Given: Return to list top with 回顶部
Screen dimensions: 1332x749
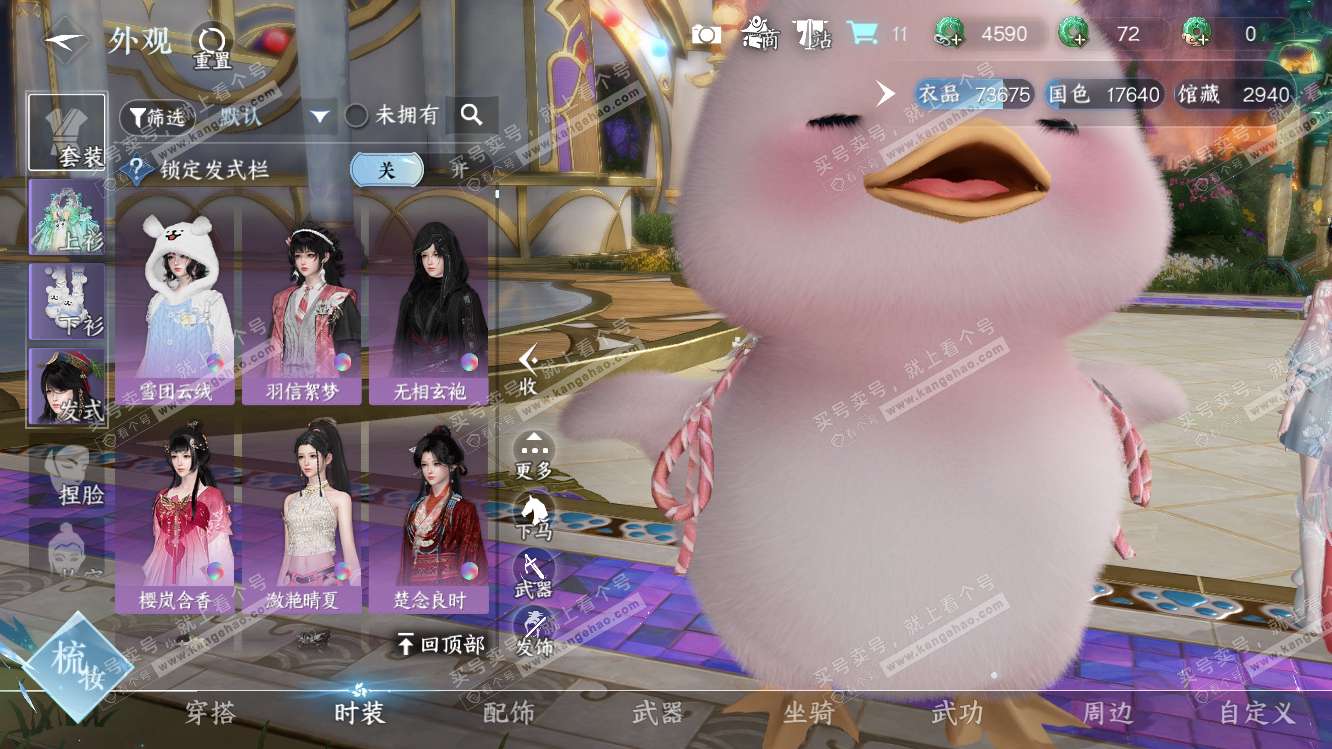Looking at the screenshot, I should pyautogui.click(x=441, y=644).
